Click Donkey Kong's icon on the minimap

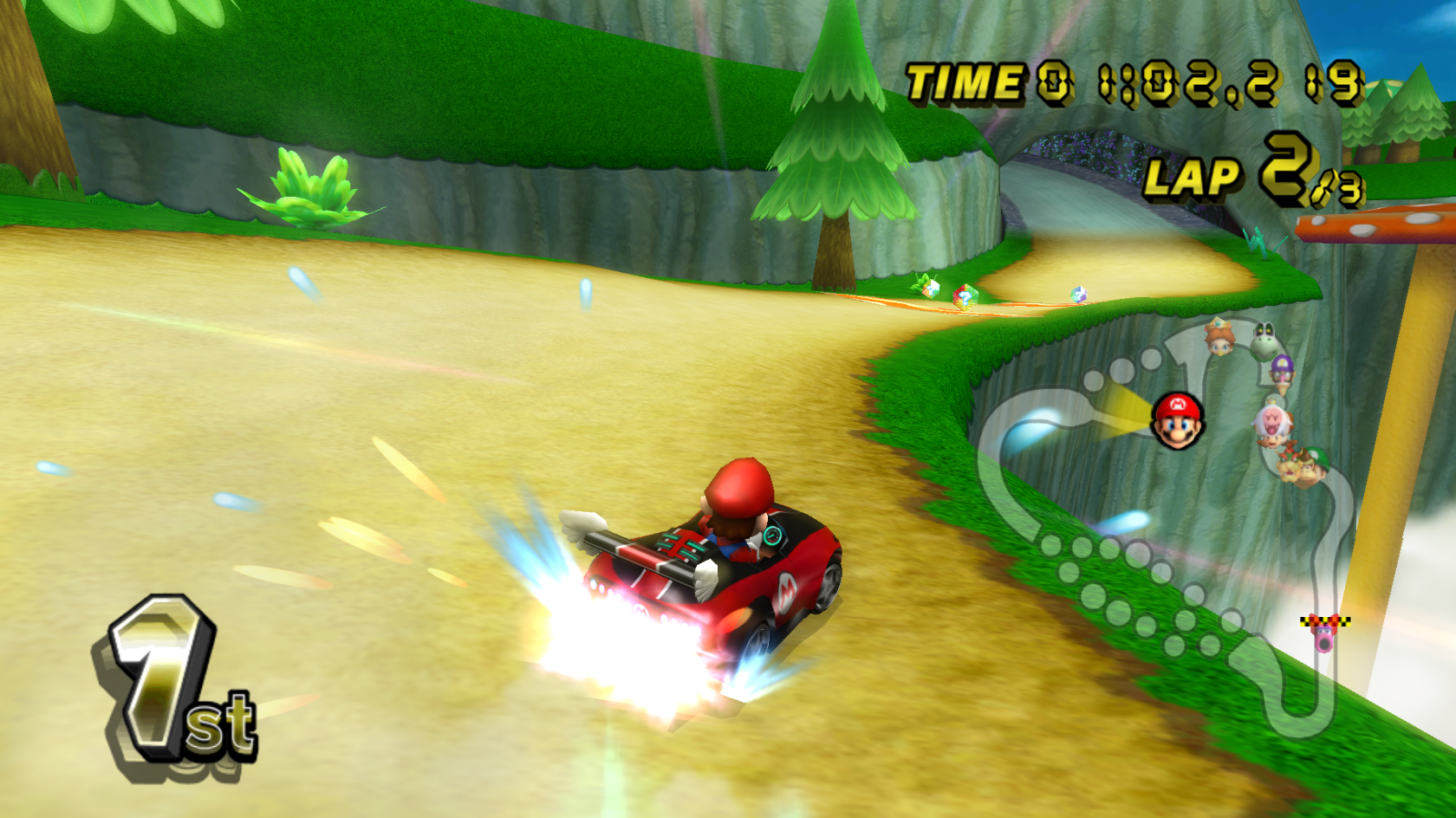pos(1309,472)
